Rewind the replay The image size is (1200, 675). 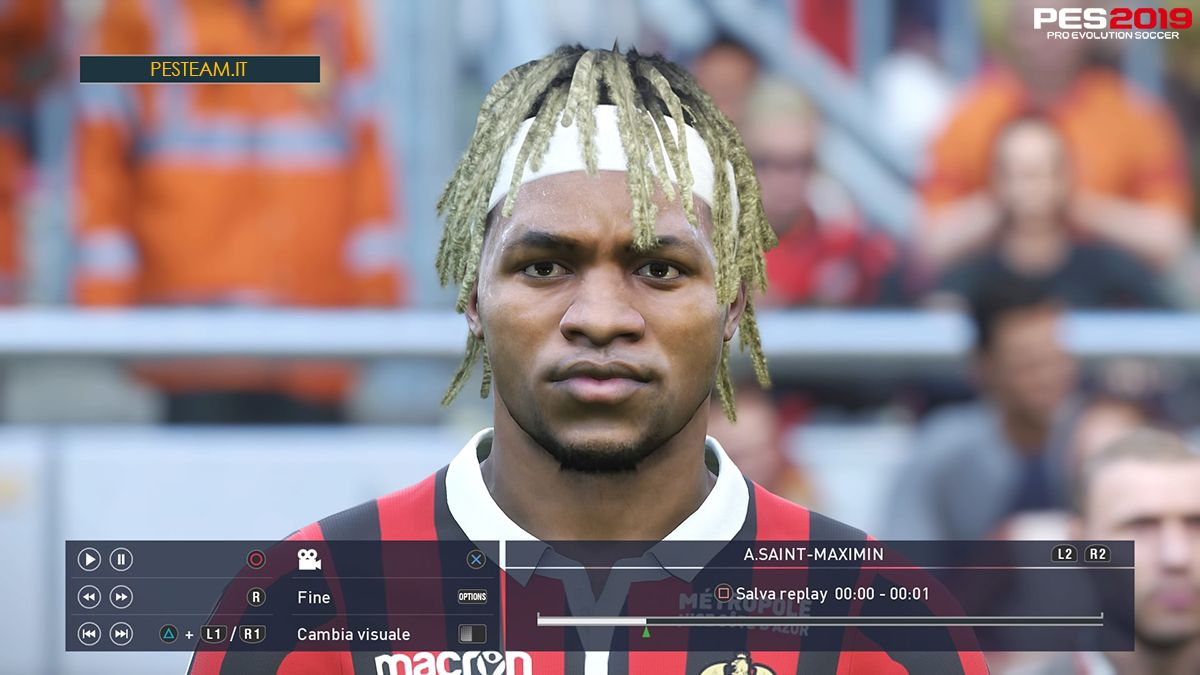point(89,597)
